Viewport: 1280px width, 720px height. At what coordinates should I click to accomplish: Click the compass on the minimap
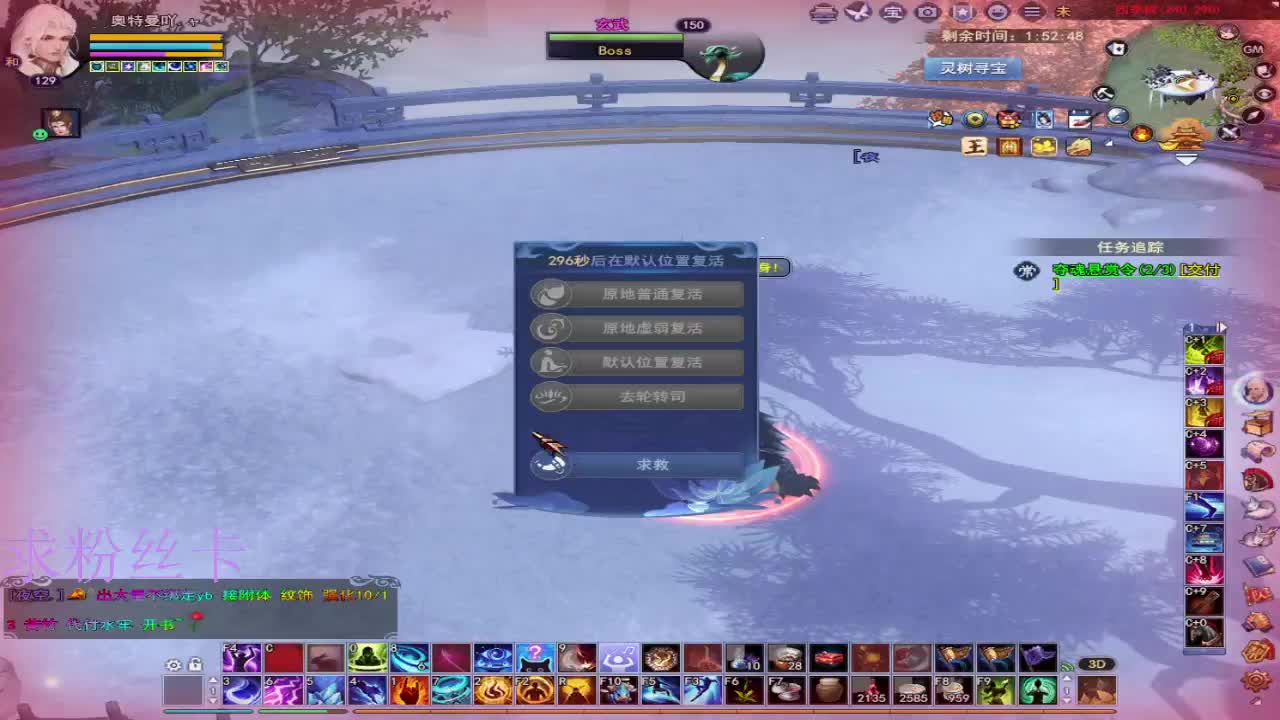(1253, 115)
